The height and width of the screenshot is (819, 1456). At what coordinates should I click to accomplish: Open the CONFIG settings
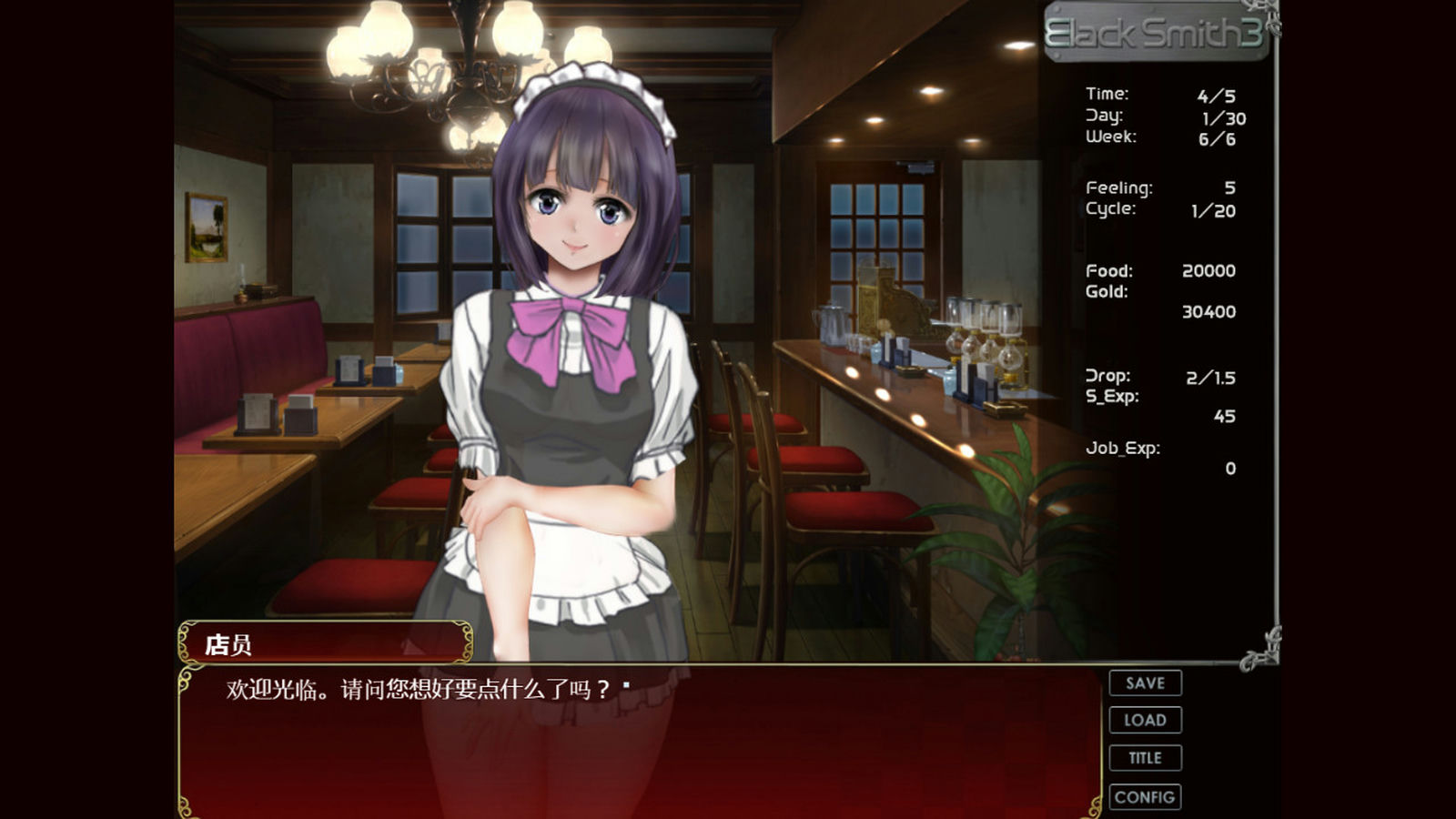(x=1145, y=795)
